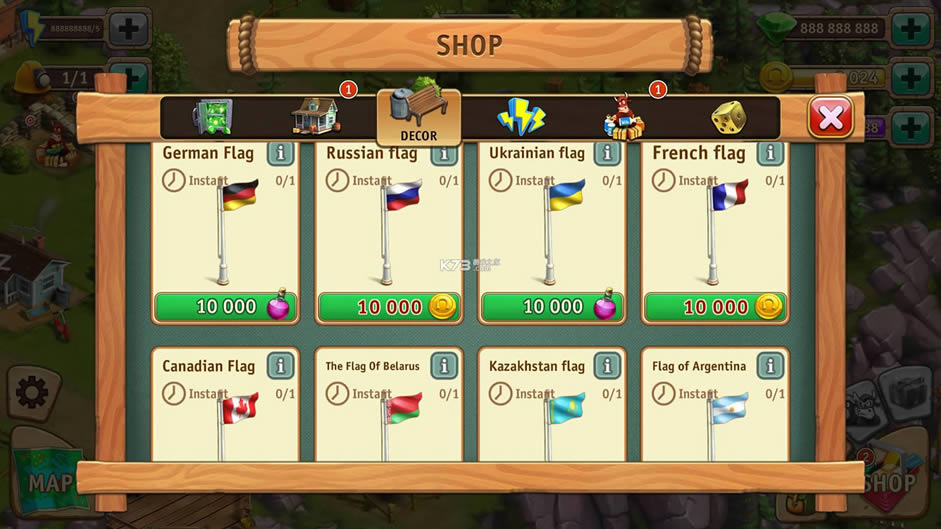Show info for the German Flag
Viewport: 941px width, 529px height.
pos(281,153)
